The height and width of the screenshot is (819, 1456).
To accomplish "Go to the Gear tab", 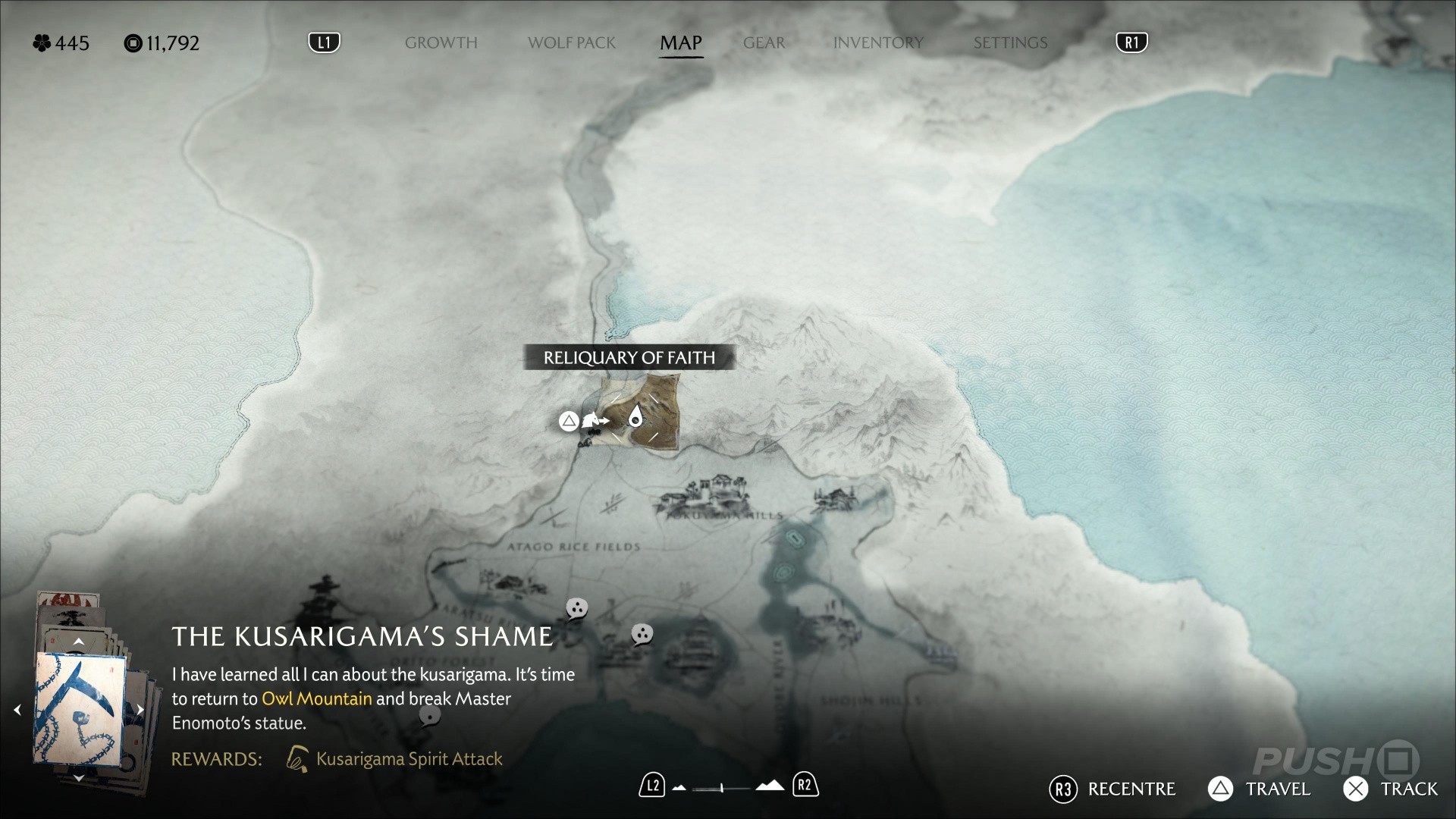I will 764,43.
